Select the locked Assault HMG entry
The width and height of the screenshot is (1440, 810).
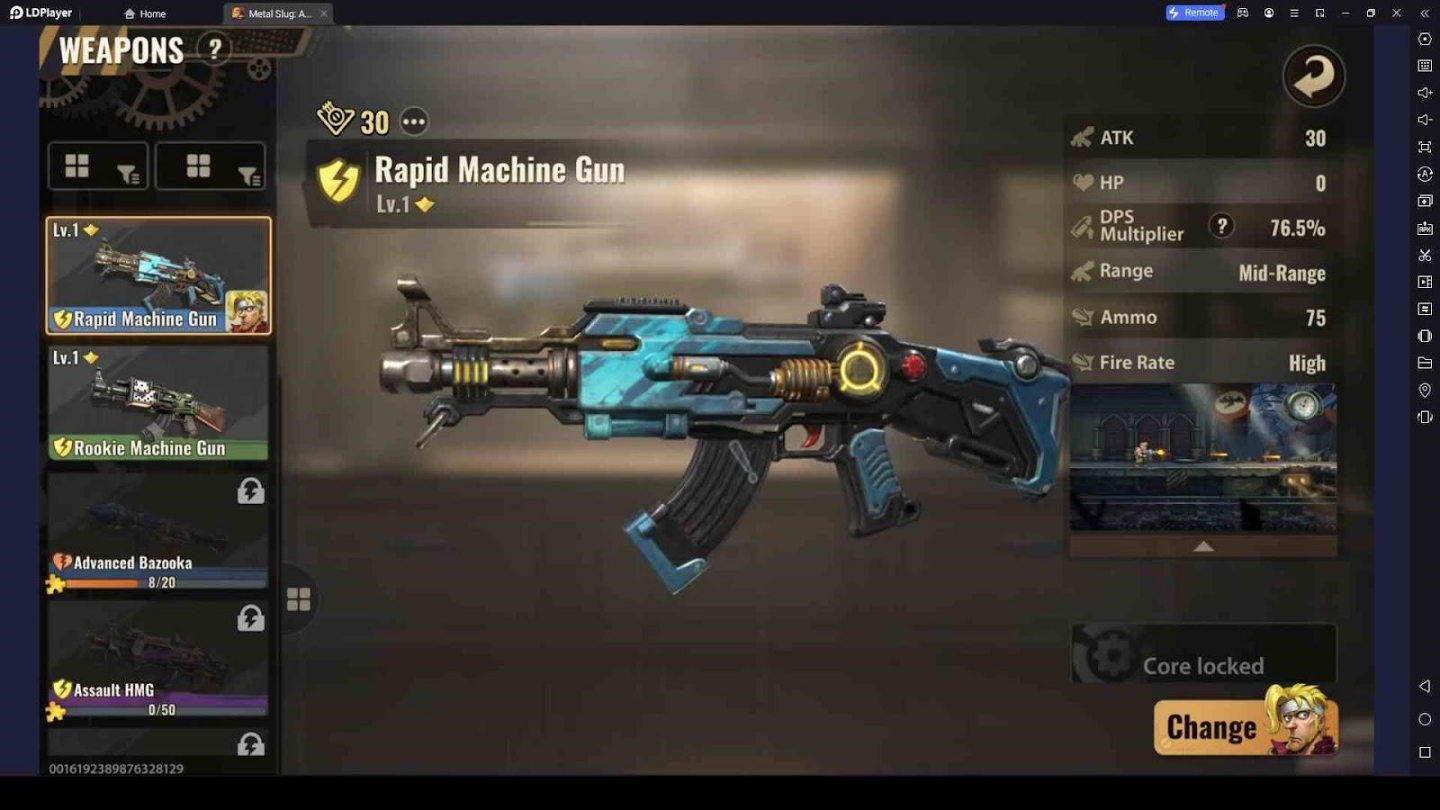tap(158, 660)
